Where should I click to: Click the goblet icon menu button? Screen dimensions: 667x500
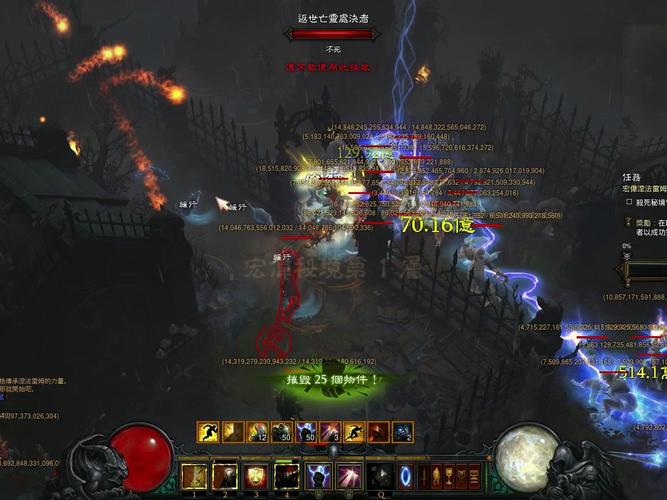tap(449, 475)
